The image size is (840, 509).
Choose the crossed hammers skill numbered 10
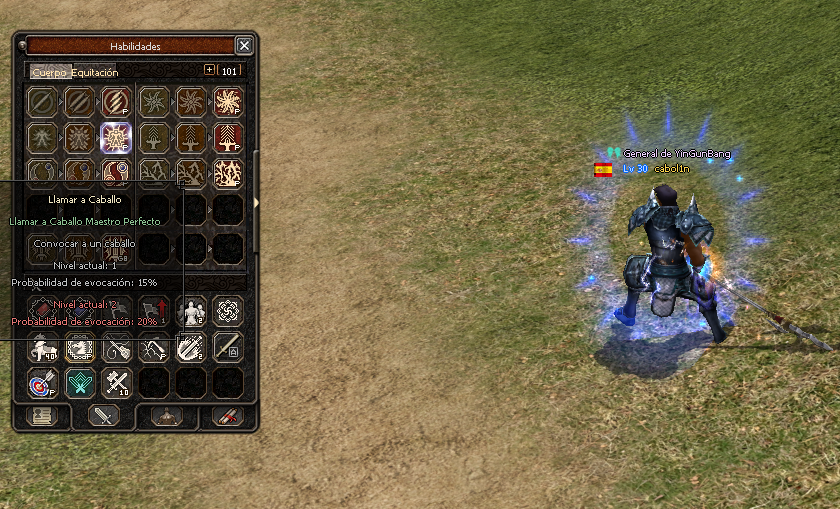click(116, 382)
